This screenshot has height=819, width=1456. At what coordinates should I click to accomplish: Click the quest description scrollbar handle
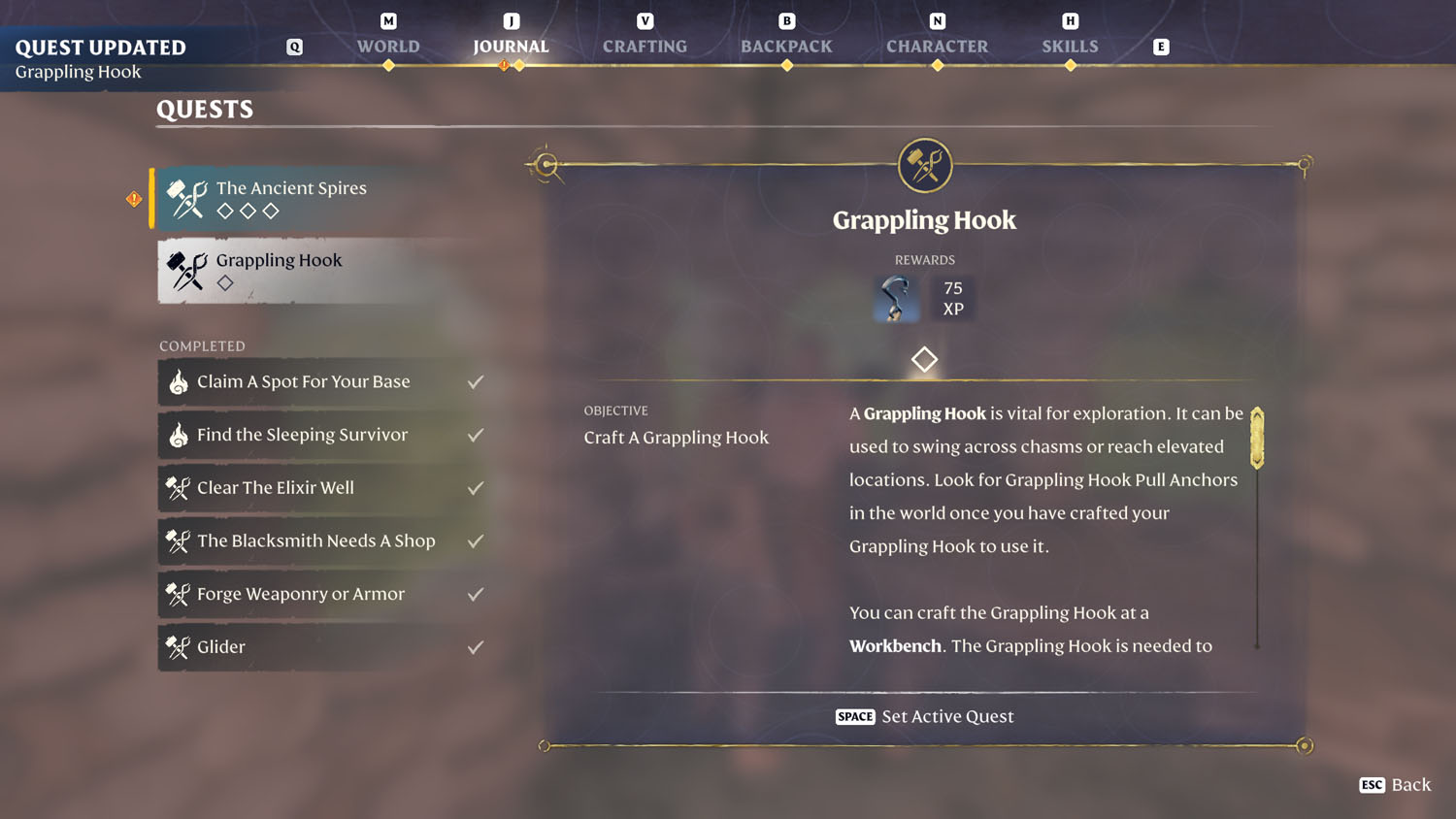(x=1257, y=439)
